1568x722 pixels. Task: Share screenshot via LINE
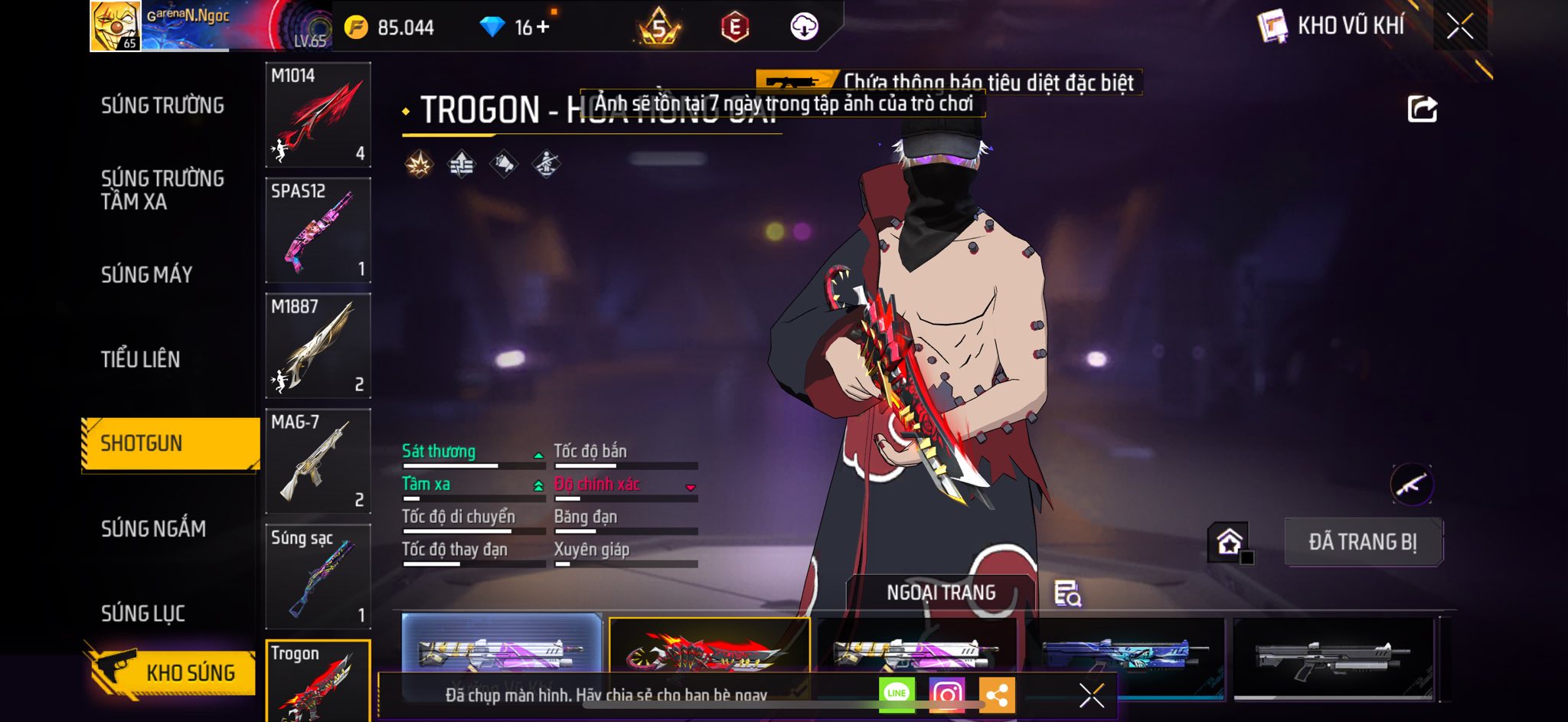(x=896, y=694)
